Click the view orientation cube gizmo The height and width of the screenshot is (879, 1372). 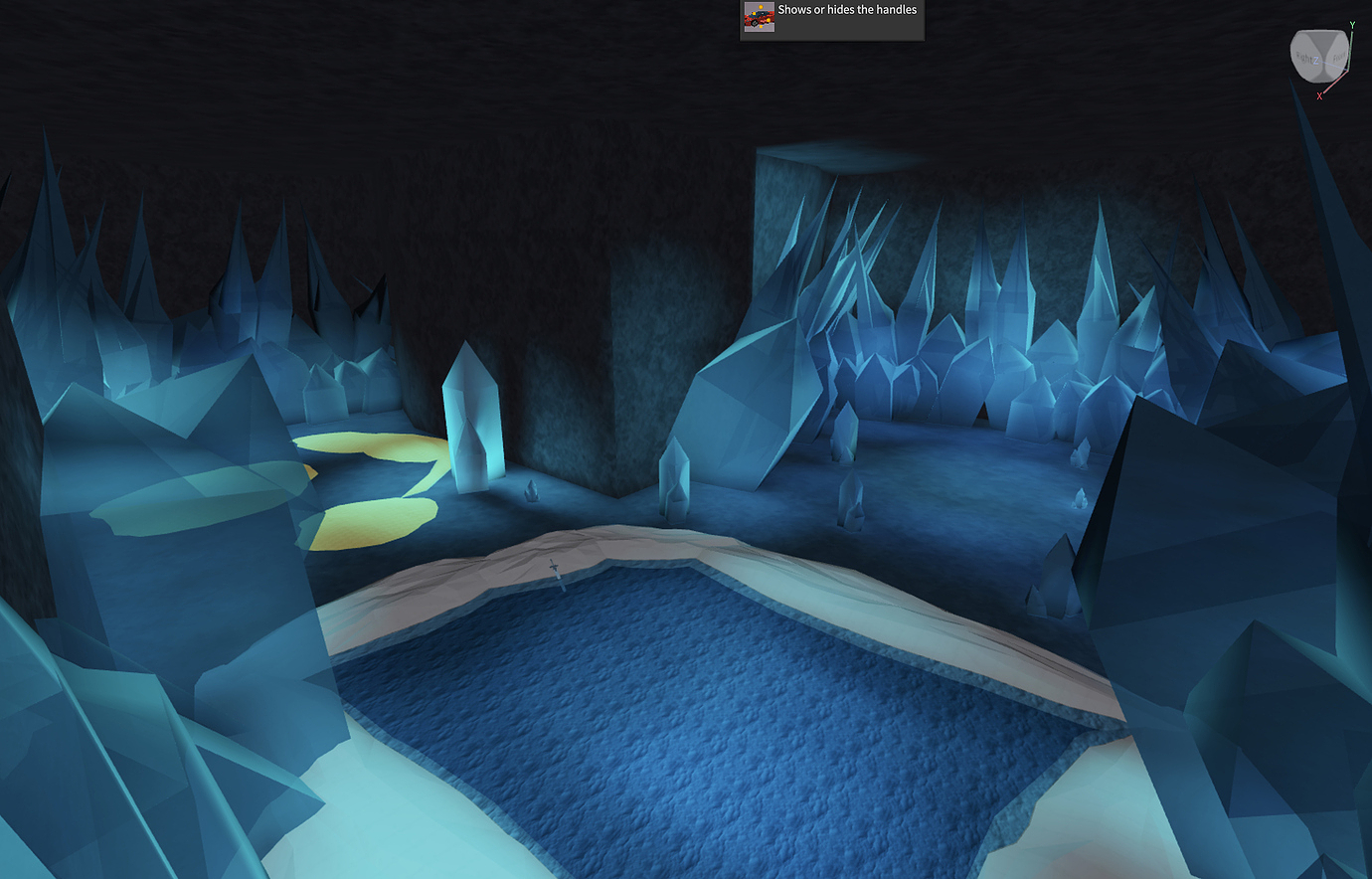(x=1319, y=55)
